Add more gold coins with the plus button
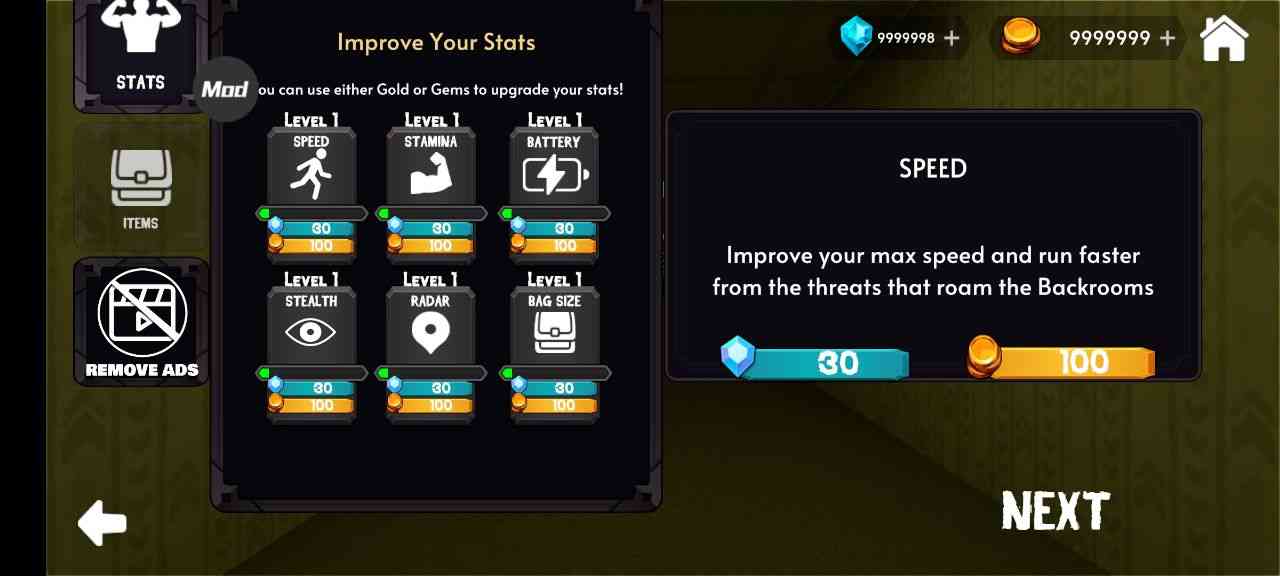Image resolution: width=1280 pixels, height=576 pixels. [1167, 38]
